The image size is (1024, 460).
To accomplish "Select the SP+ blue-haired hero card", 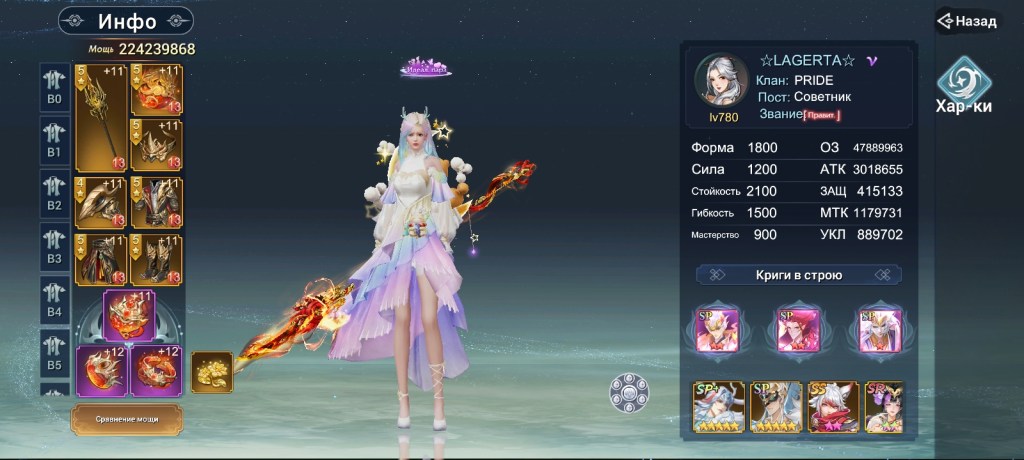I will (x=719, y=406).
